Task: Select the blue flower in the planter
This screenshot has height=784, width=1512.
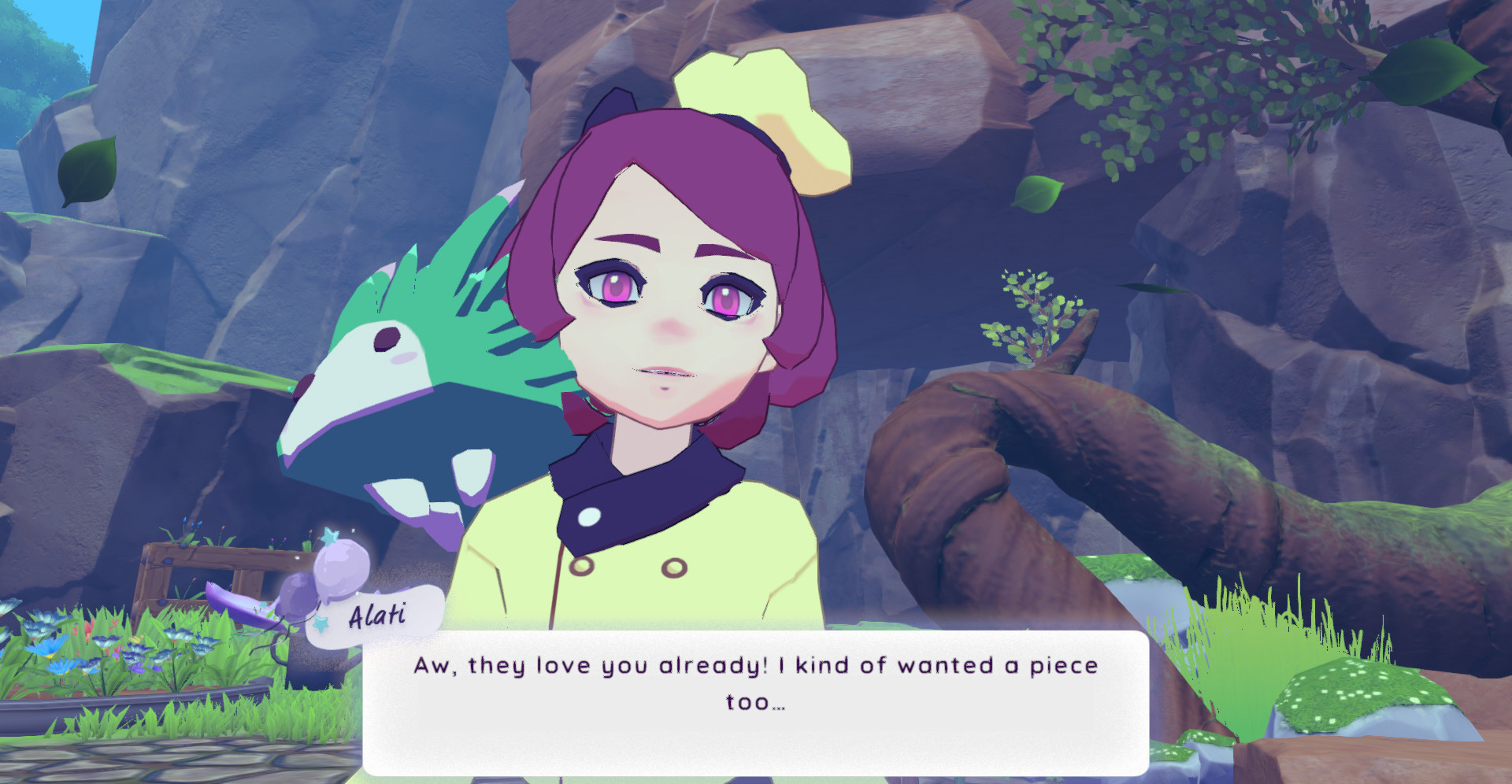Action: [61, 666]
